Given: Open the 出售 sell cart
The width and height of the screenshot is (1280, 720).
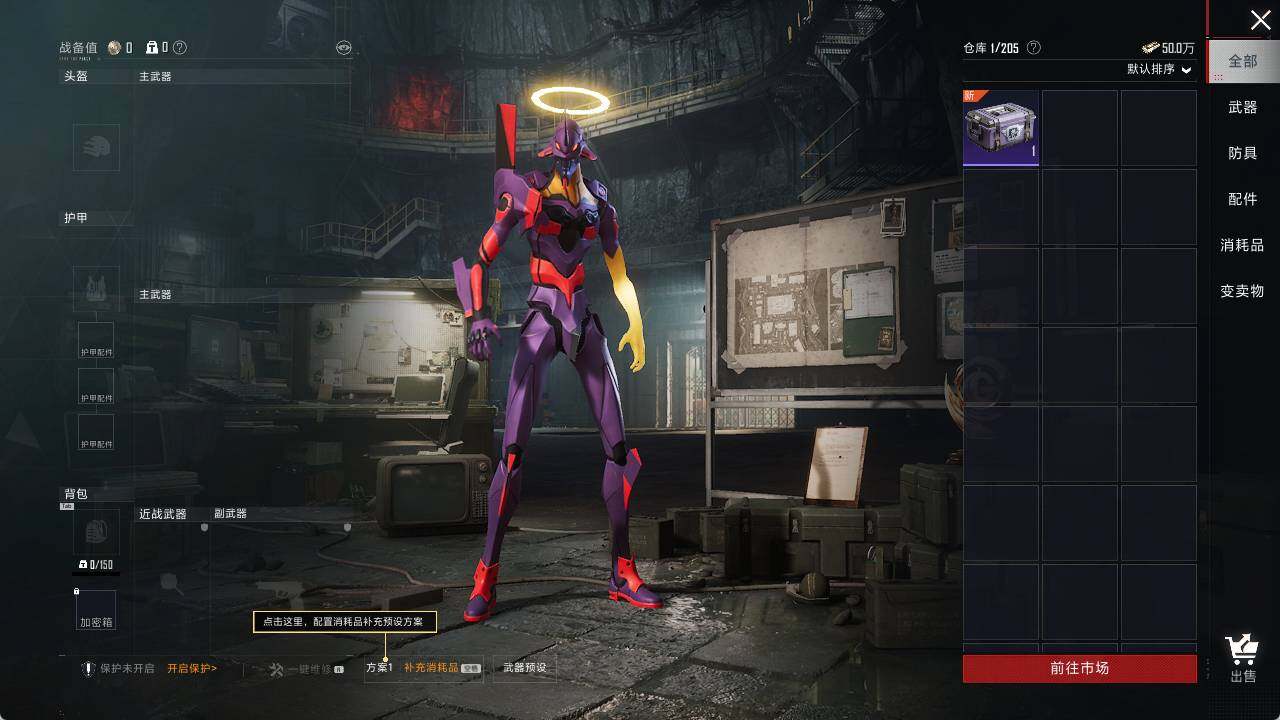Looking at the screenshot, I should pyautogui.click(x=1243, y=659).
